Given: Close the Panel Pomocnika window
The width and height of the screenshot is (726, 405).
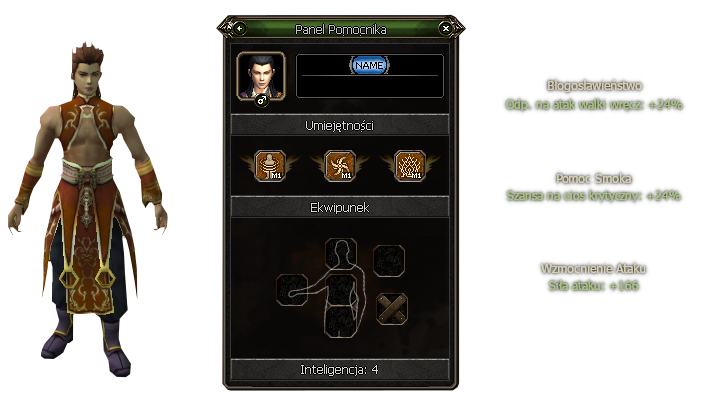Looking at the screenshot, I should click(x=445, y=28).
